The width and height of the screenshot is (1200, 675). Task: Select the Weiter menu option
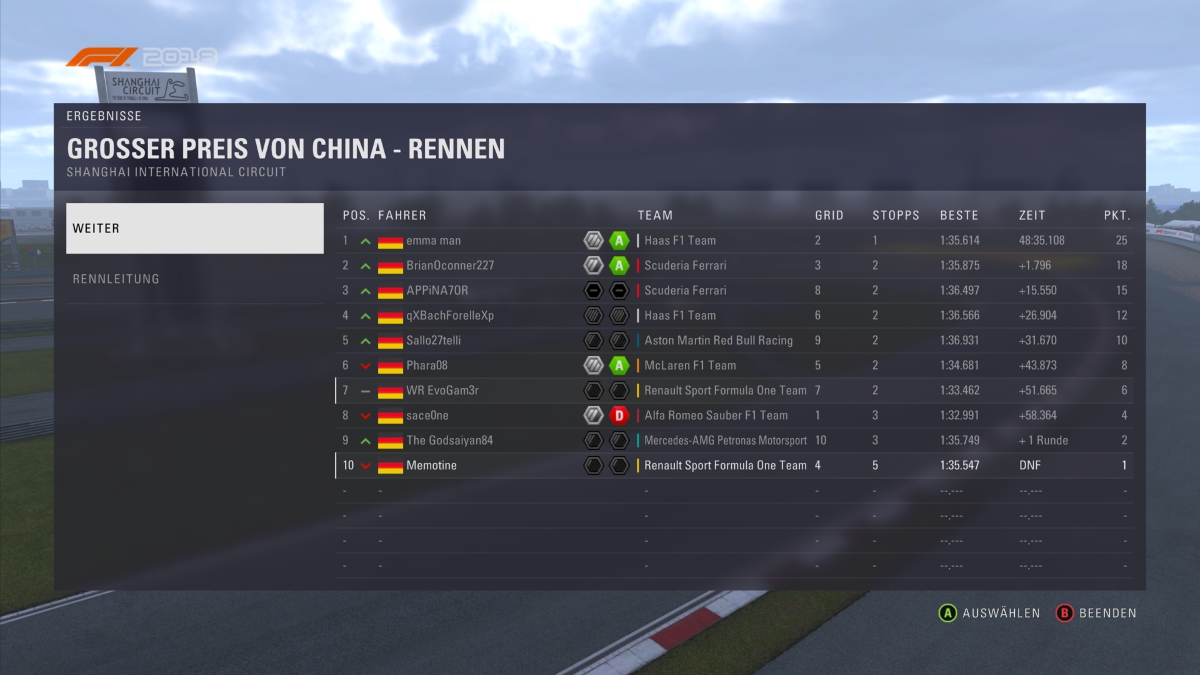coord(195,229)
